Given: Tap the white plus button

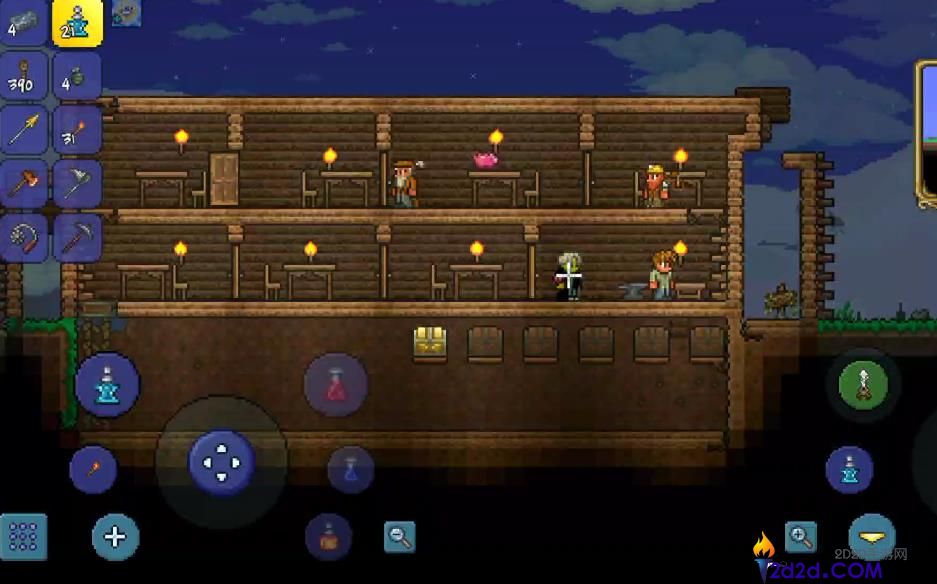Looking at the screenshot, I should 115,537.
